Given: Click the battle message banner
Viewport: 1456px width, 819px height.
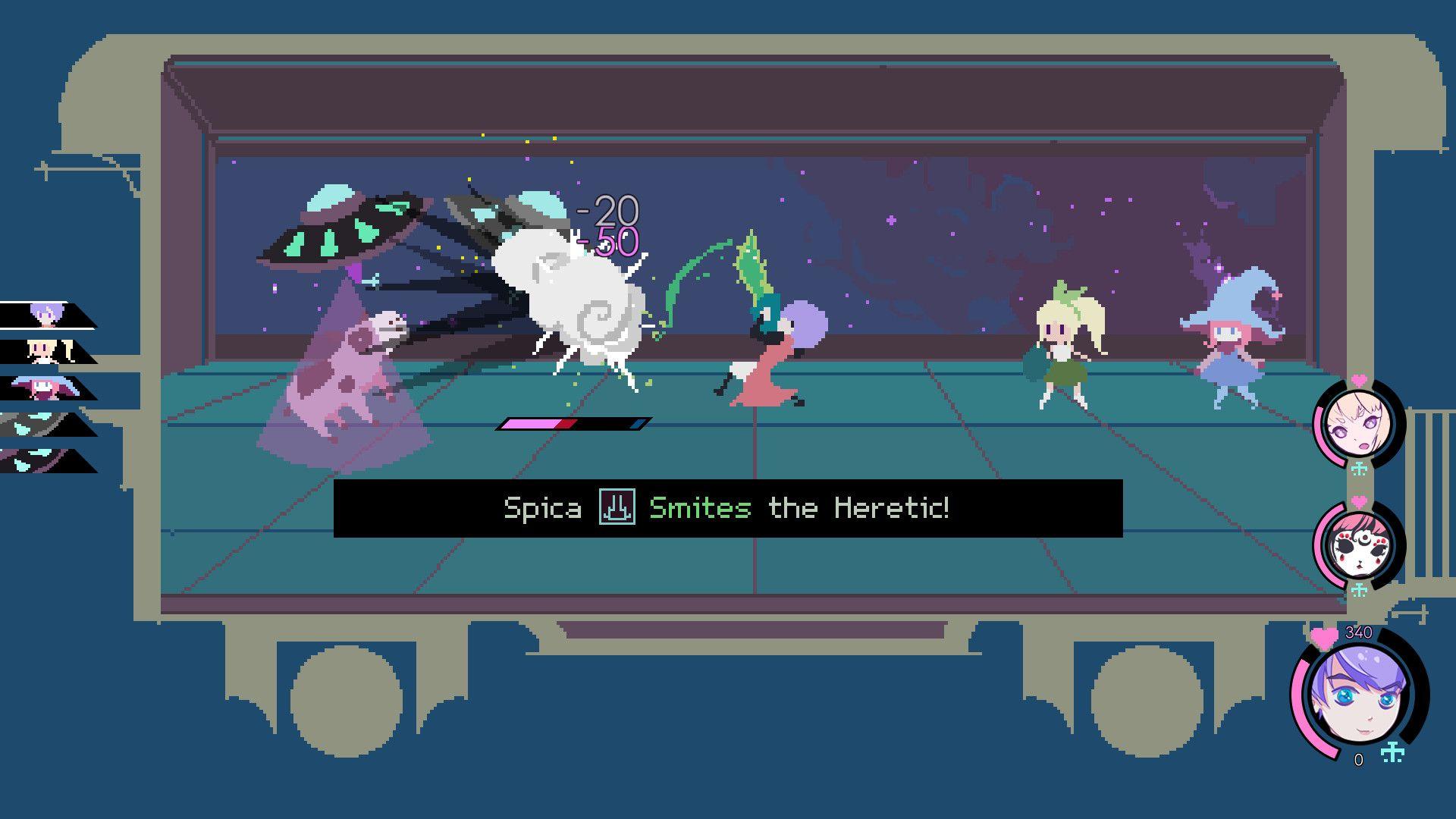Looking at the screenshot, I should tap(728, 508).
